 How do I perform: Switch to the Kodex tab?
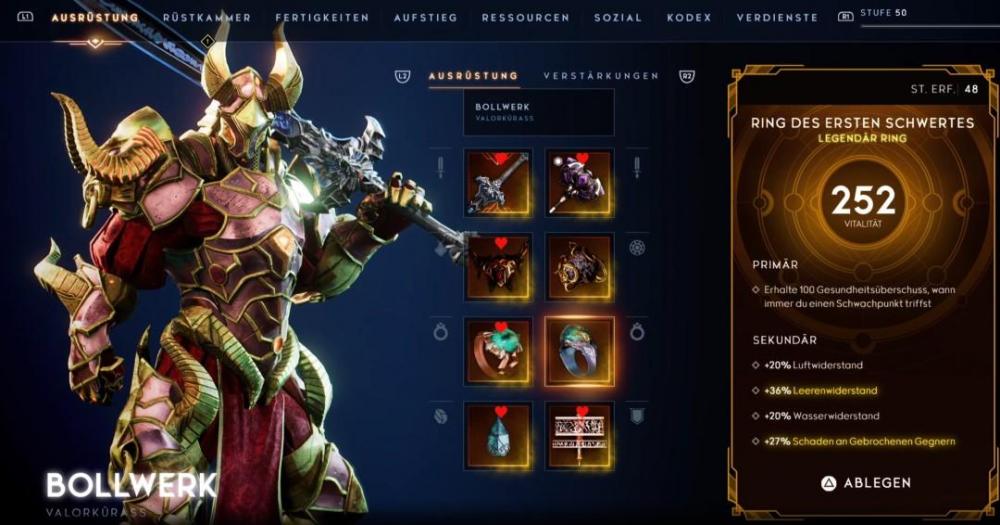point(689,18)
